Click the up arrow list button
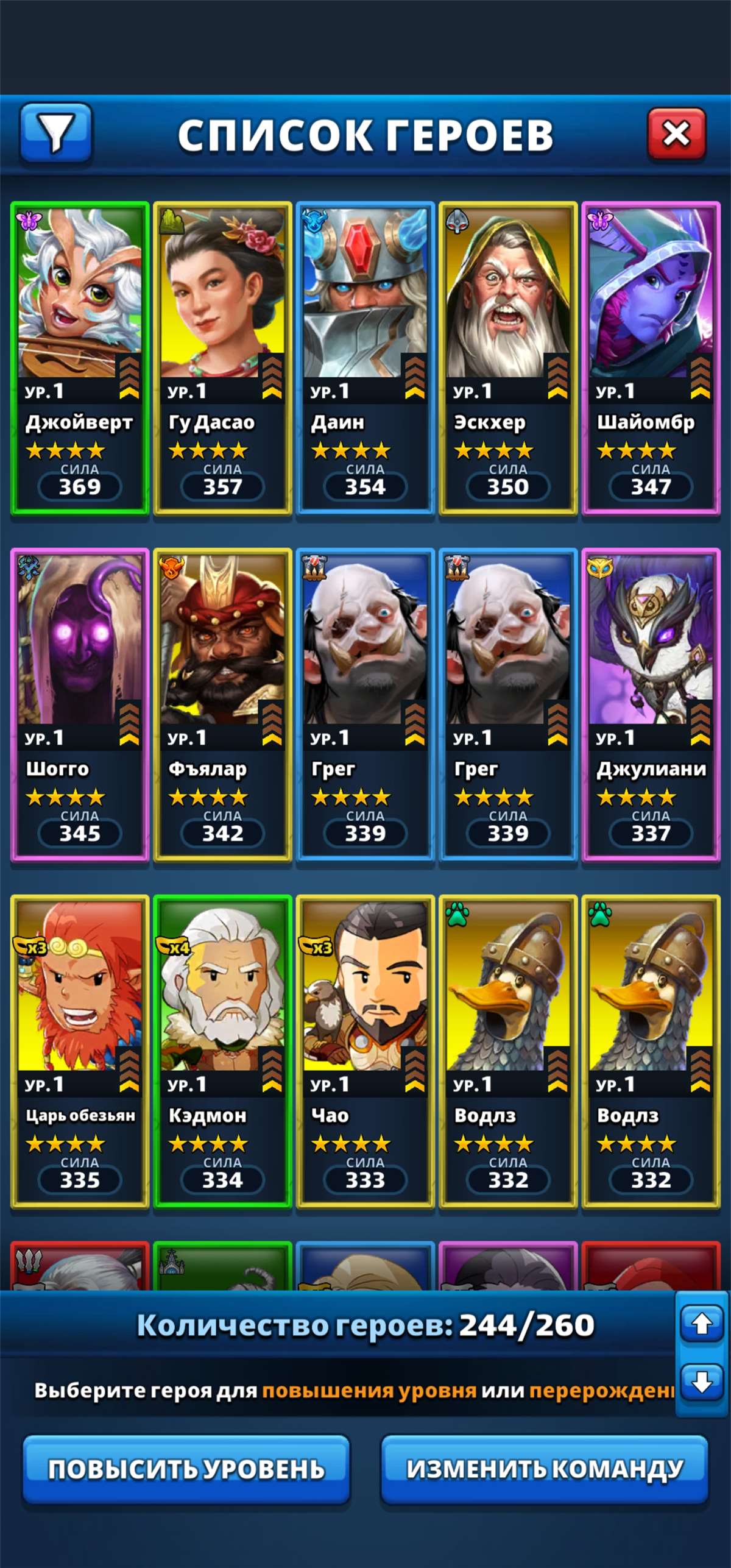The height and width of the screenshot is (1568, 731). point(702,1324)
